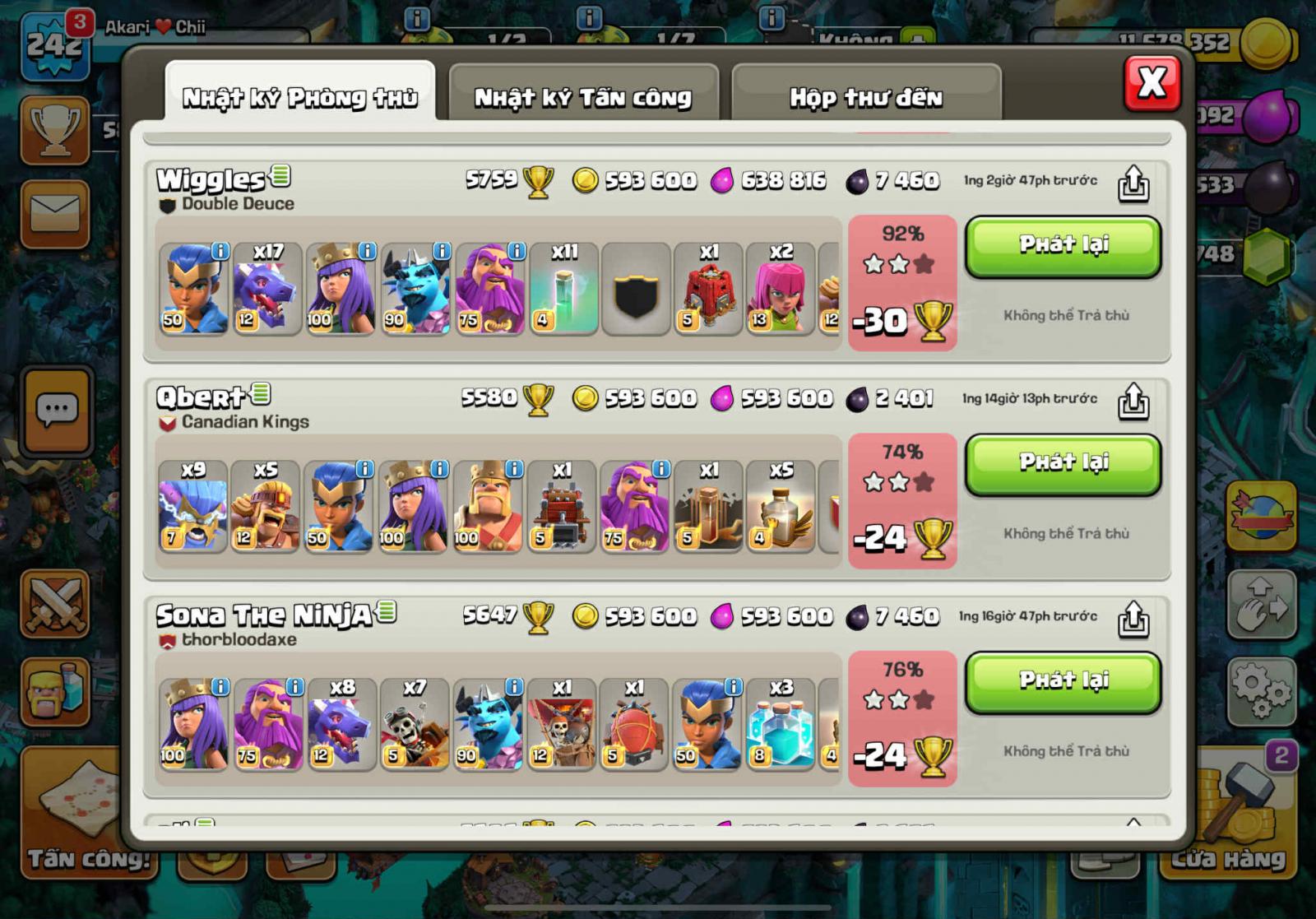Play back Sona The Ninja's attack
This screenshot has height=919, width=1316.
pyautogui.click(x=1063, y=682)
